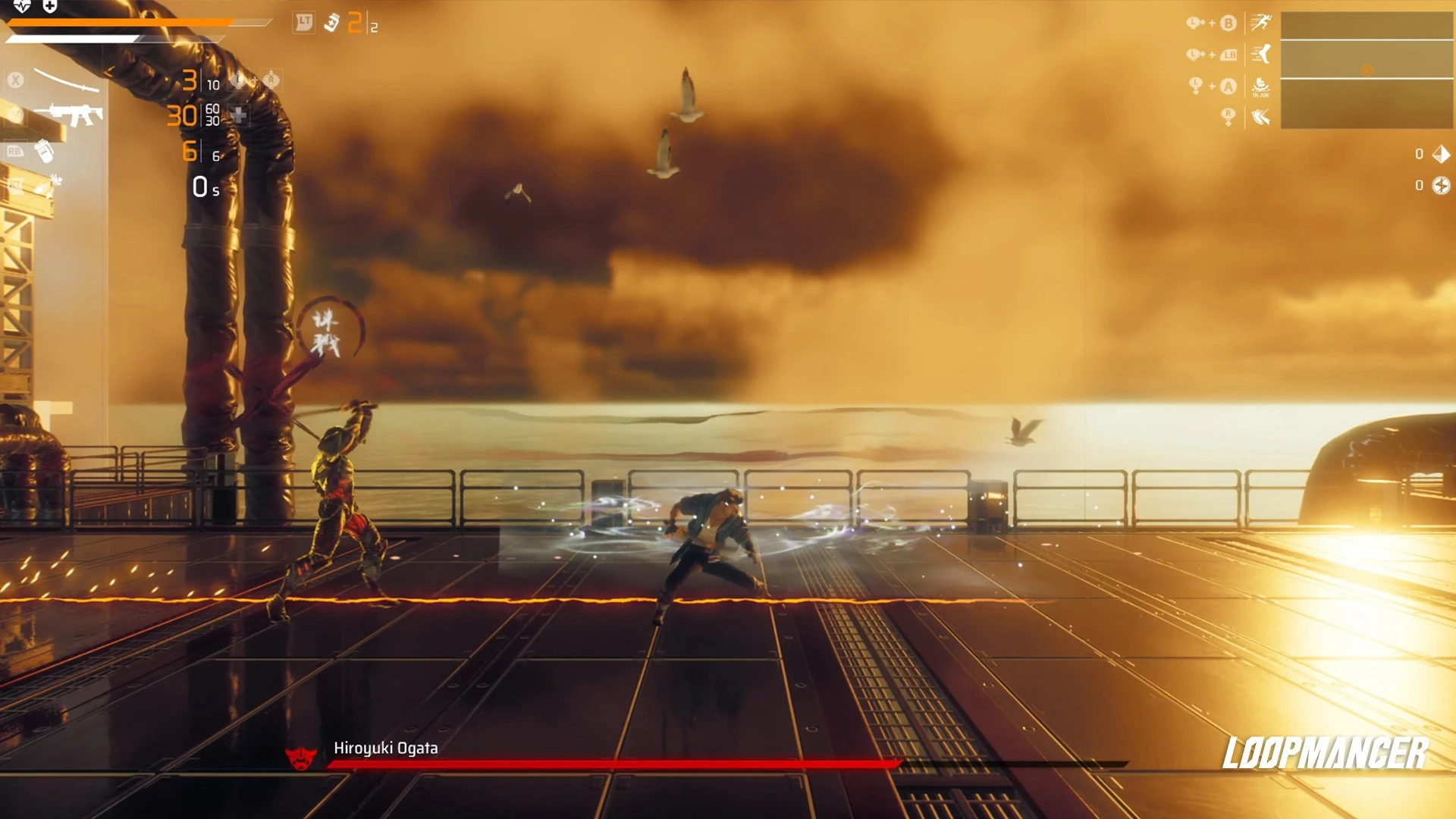The width and height of the screenshot is (1456, 819).
Task: Click the round core chip currency icon
Action: [1441, 185]
